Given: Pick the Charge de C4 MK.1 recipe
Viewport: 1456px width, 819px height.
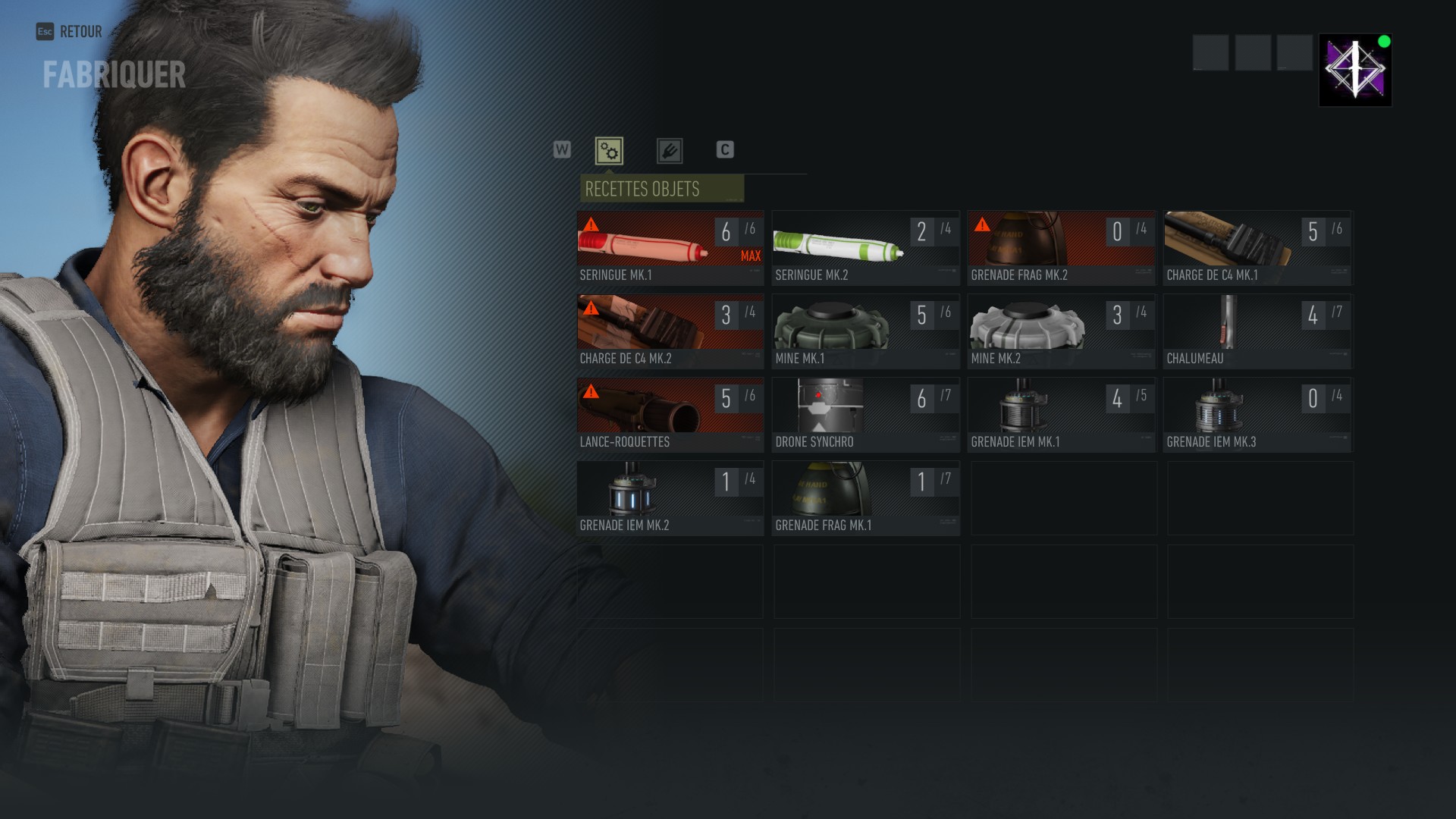Looking at the screenshot, I should [x=1257, y=248].
